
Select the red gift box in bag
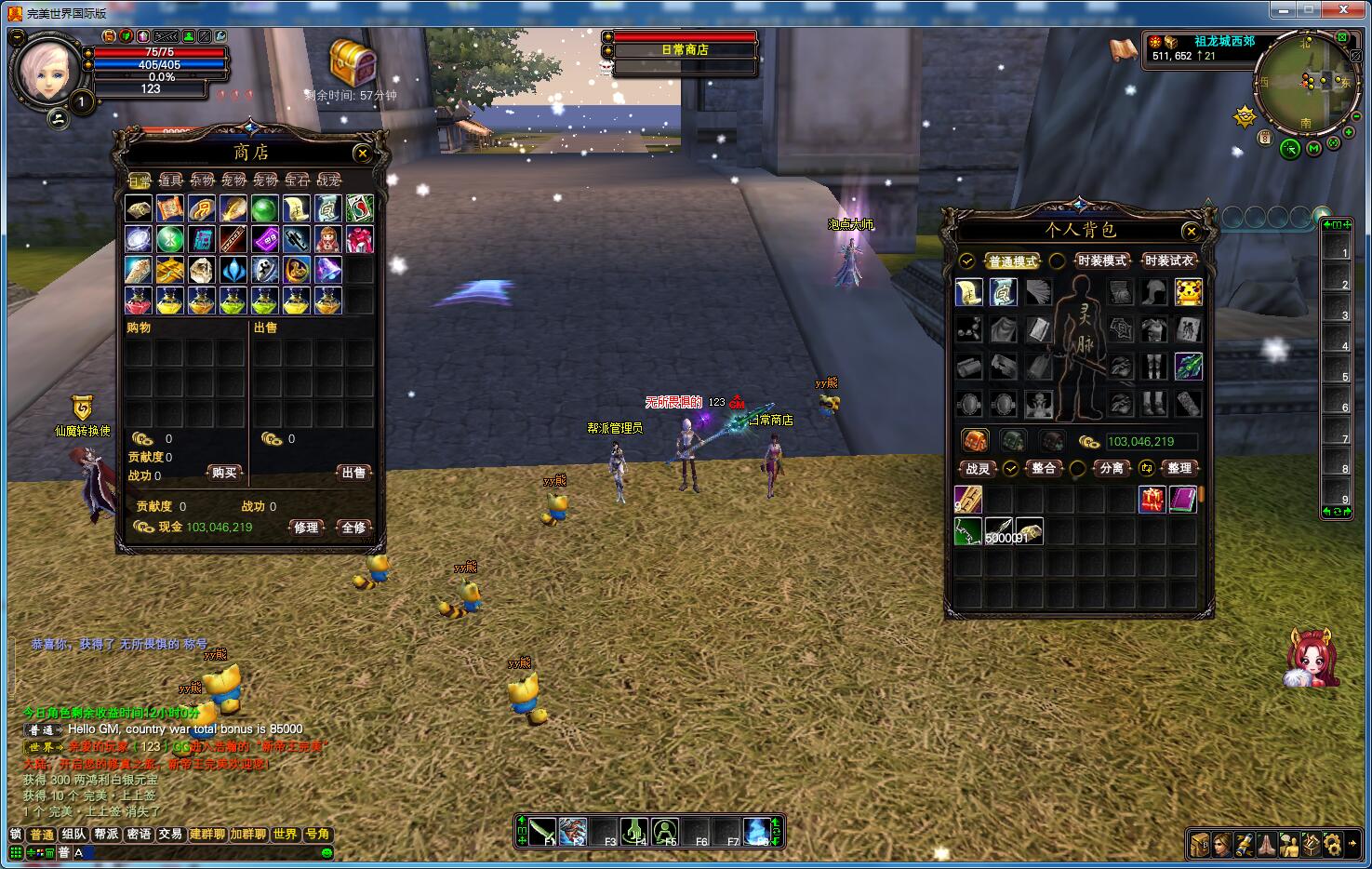tap(1152, 500)
